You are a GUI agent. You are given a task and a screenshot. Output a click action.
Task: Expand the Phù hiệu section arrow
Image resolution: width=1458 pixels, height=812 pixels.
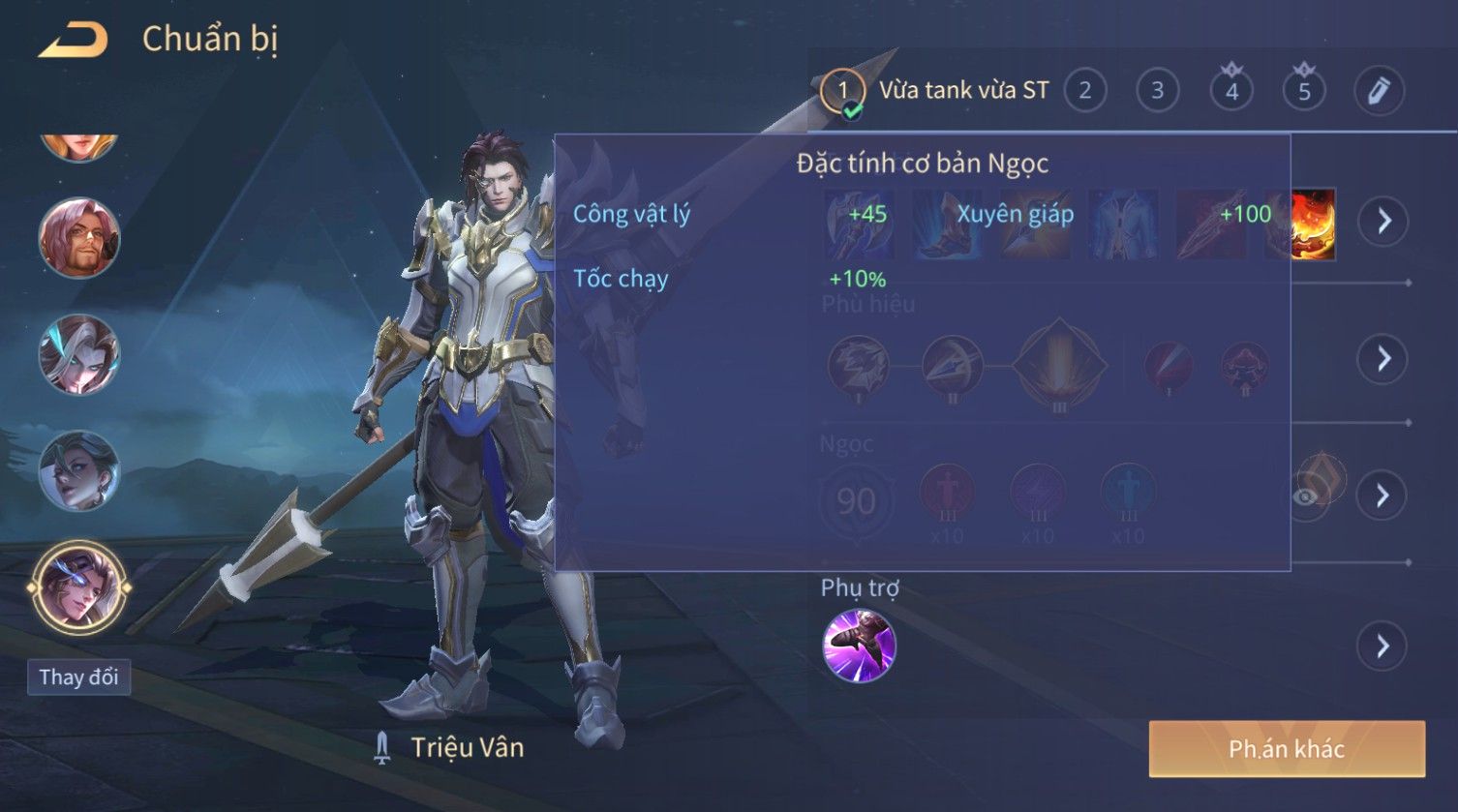pyautogui.click(x=1383, y=359)
